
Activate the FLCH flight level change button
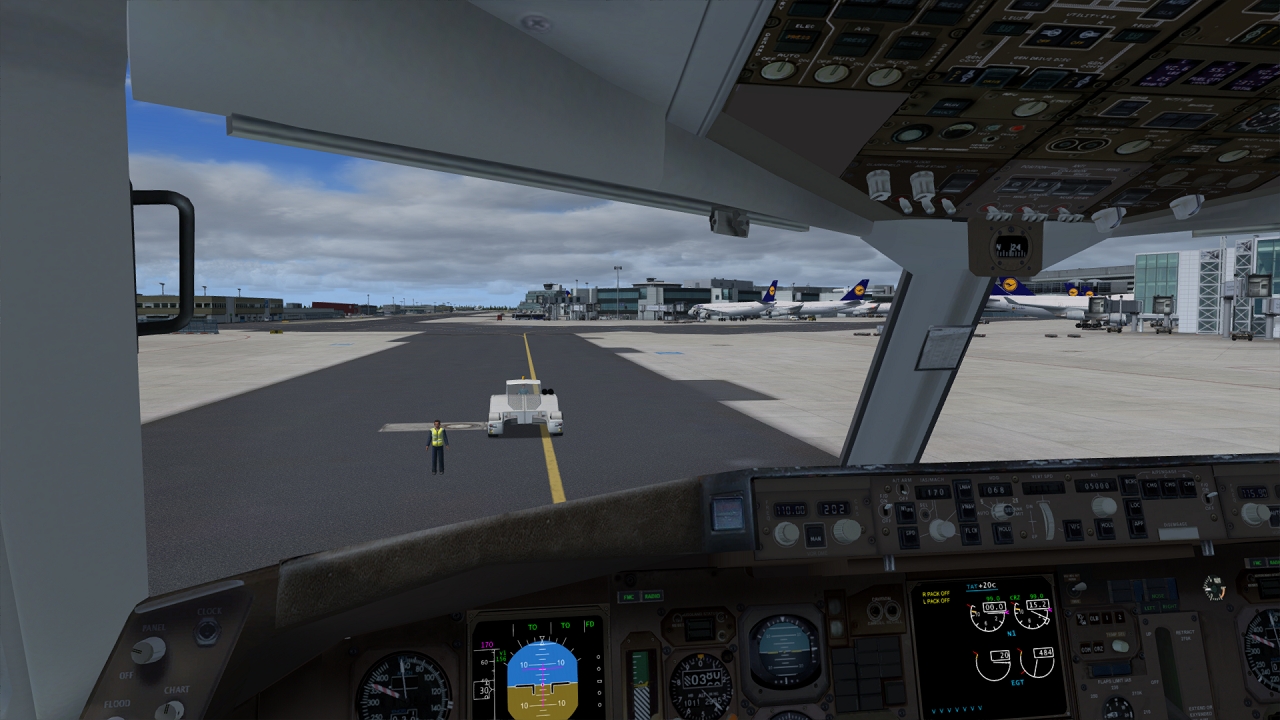point(971,531)
